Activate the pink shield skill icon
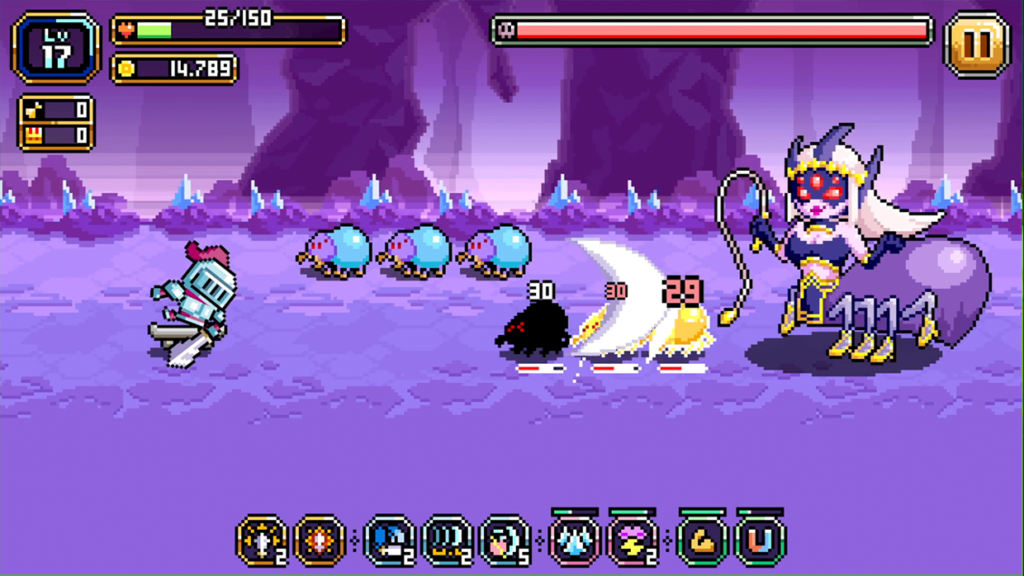 [505, 541]
